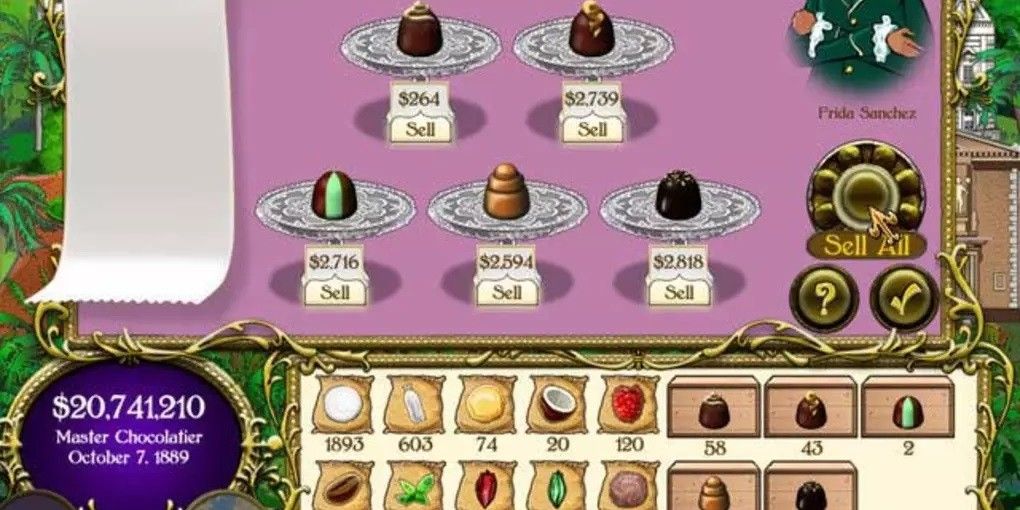1020x510 pixels.
Task: Sell the $2,716 mint chocolate
Action: (334, 292)
